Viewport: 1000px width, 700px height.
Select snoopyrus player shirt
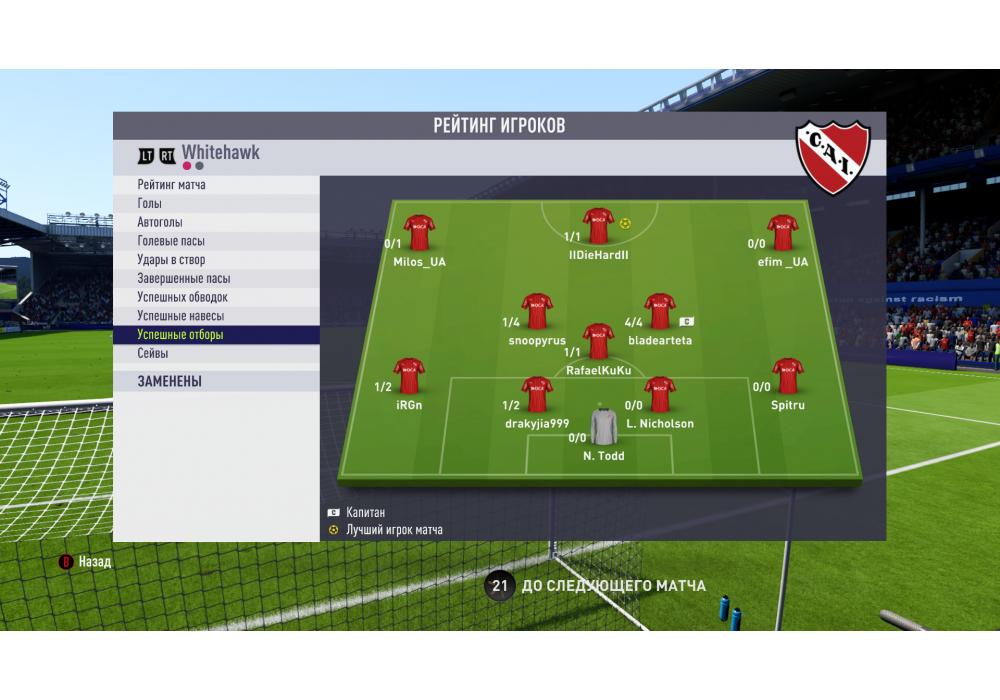click(x=537, y=311)
